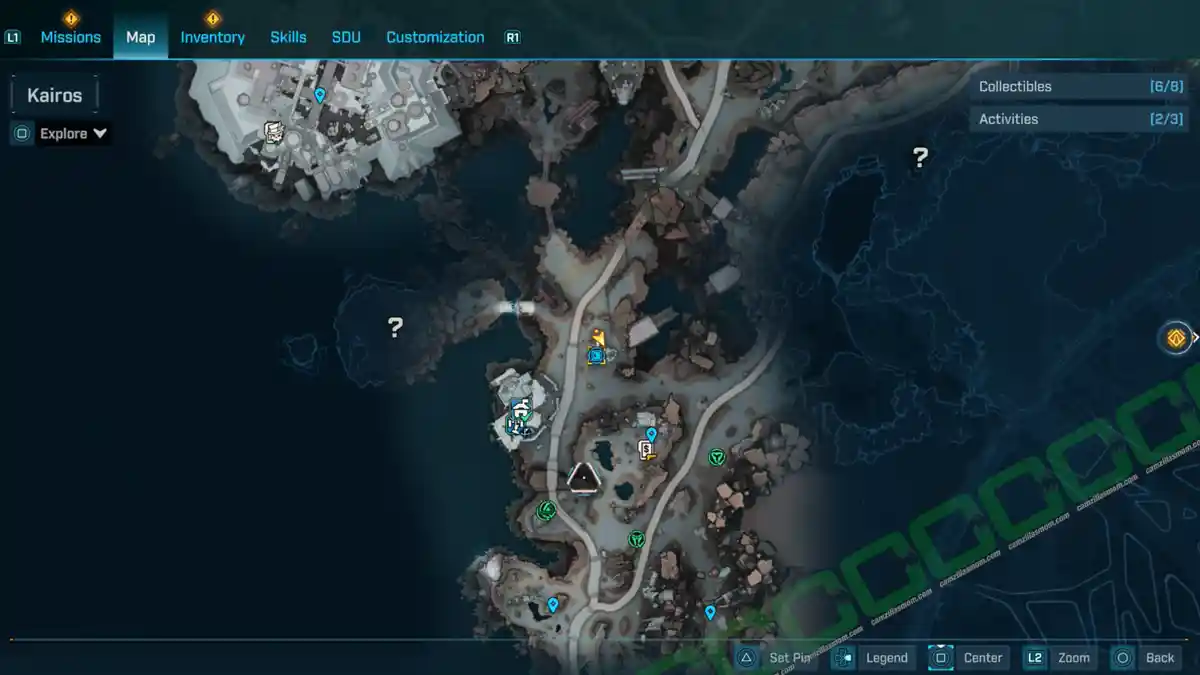Select the vending machine marker on the map
The image size is (1200, 675).
click(x=647, y=451)
